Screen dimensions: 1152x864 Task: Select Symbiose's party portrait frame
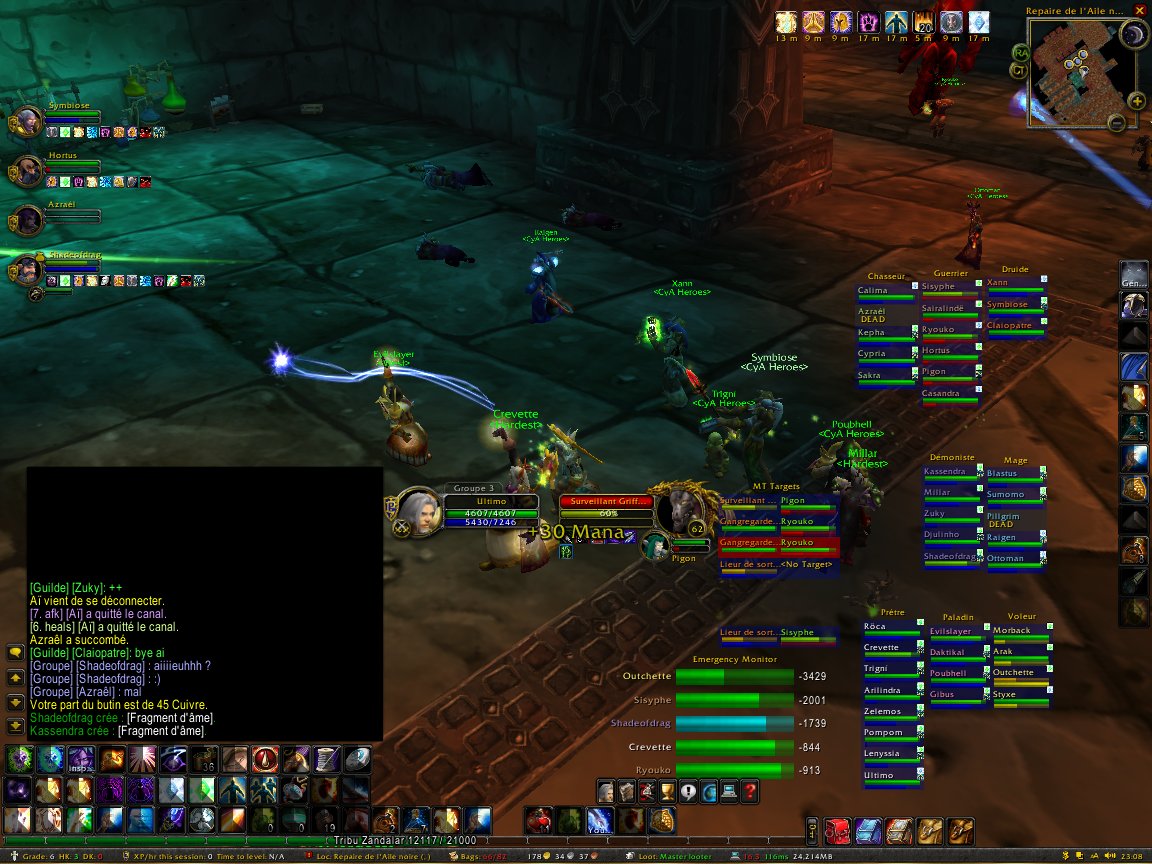point(27,122)
